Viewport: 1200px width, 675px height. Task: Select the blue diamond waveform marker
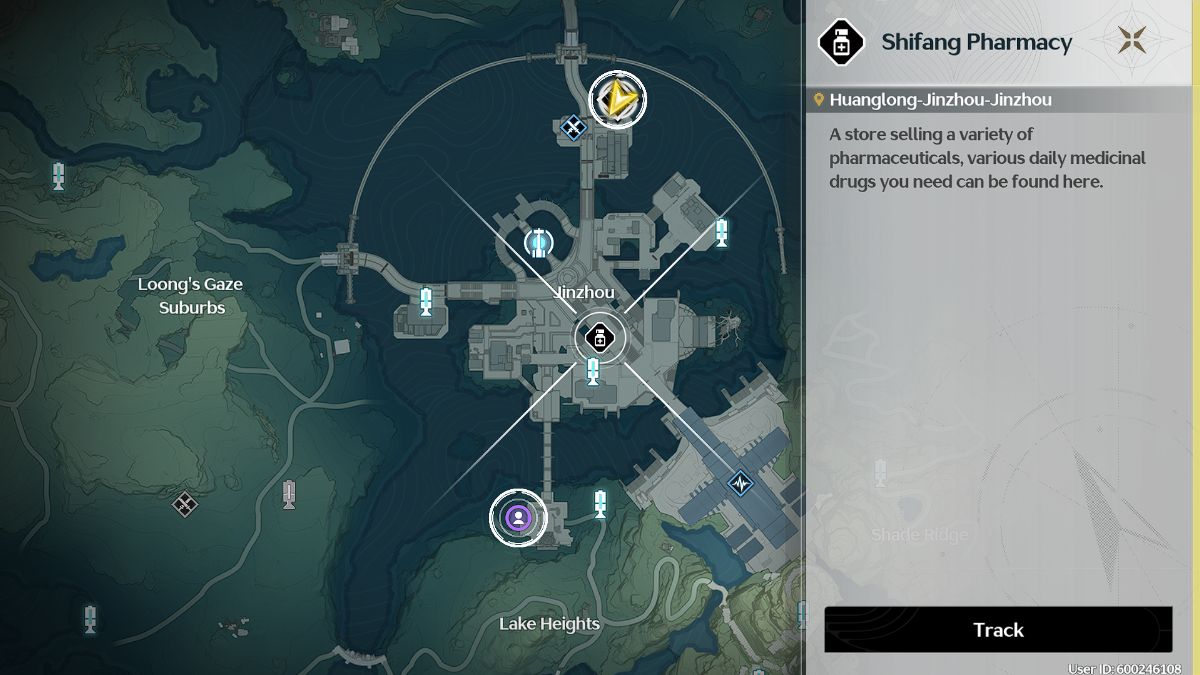(740, 483)
